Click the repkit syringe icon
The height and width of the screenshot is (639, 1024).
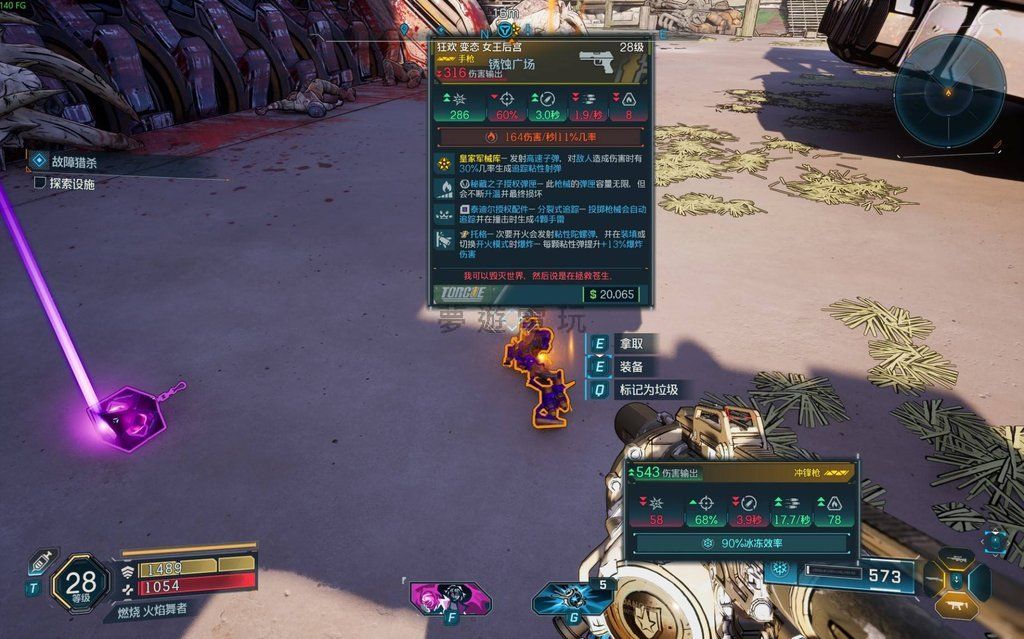click(42, 561)
